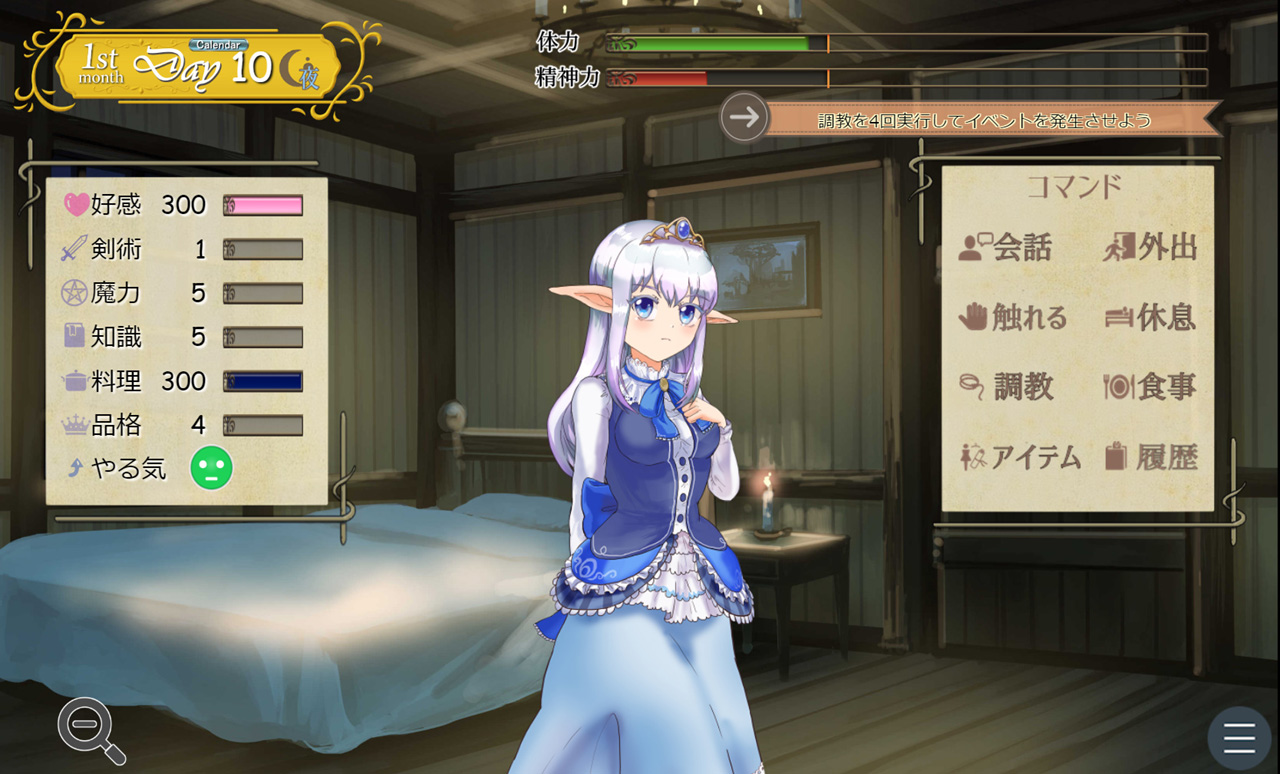1280x774 pixels.
Task: Open the 食事 (meal) command
Action: (1150, 386)
